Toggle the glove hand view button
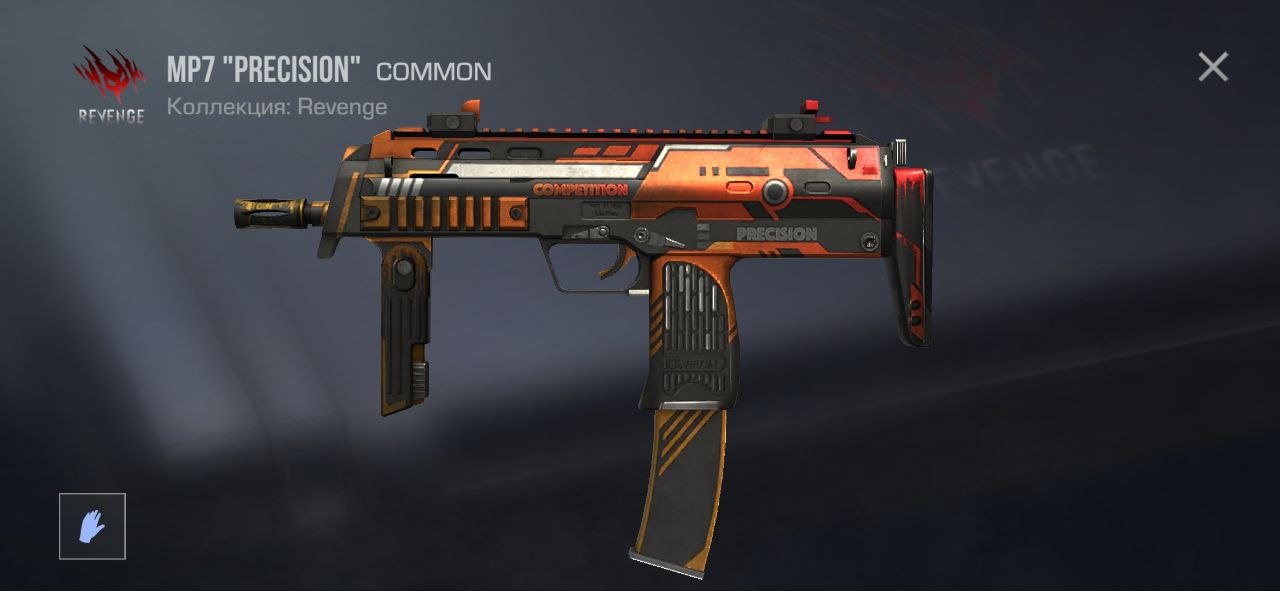Image resolution: width=1280 pixels, height=591 pixels. [x=92, y=526]
